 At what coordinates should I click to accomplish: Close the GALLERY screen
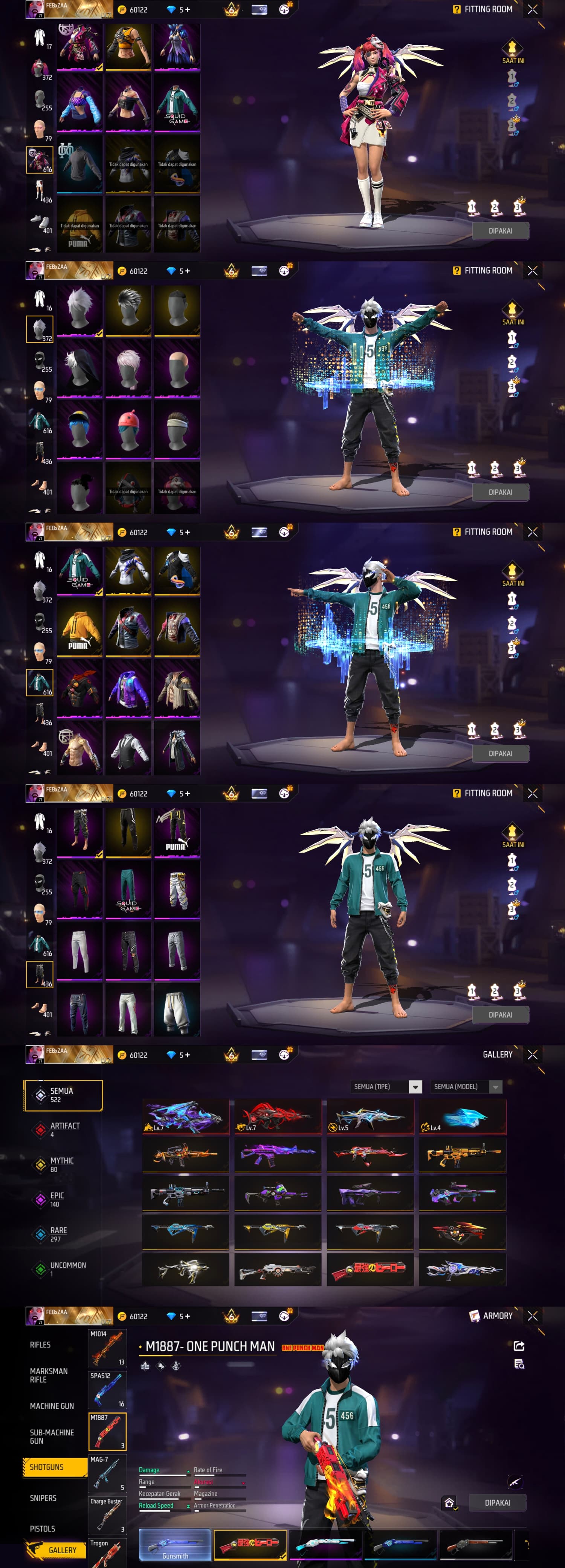pyautogui.click(x=533, y=1054)
